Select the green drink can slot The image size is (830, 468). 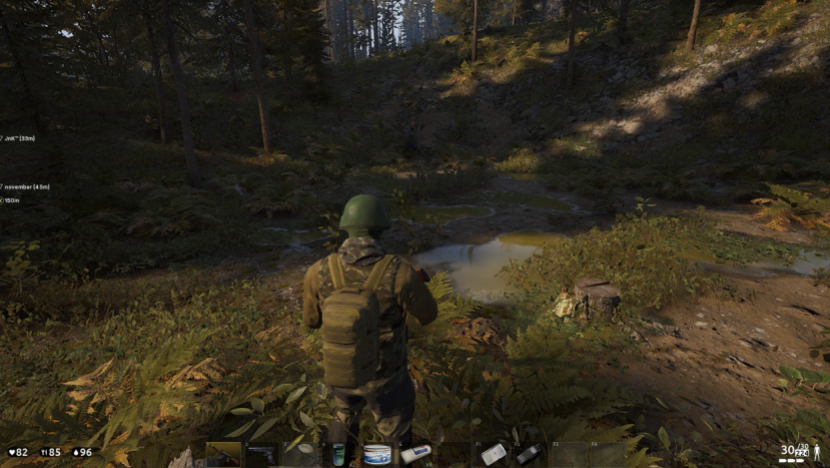coord(338,455)
